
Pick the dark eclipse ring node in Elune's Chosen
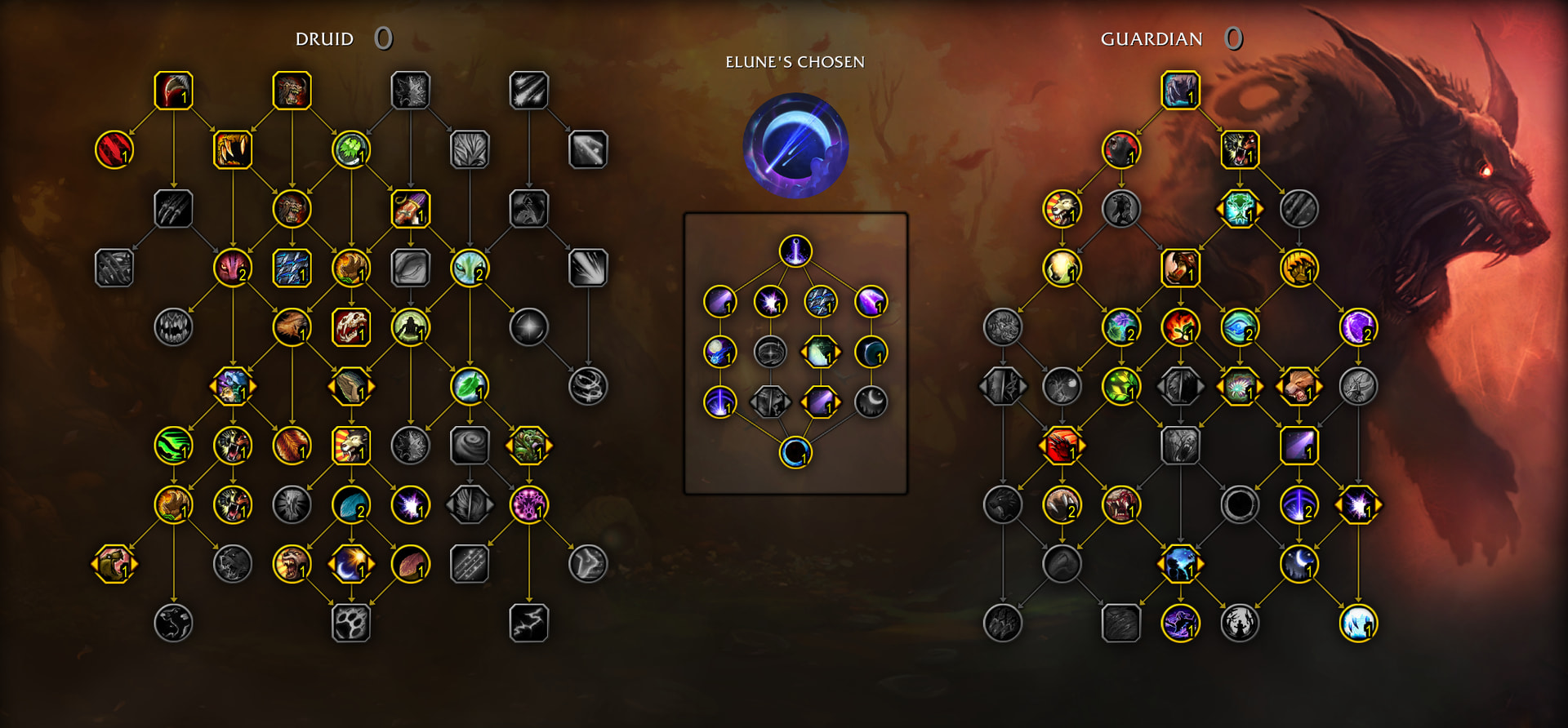[795, 453]
